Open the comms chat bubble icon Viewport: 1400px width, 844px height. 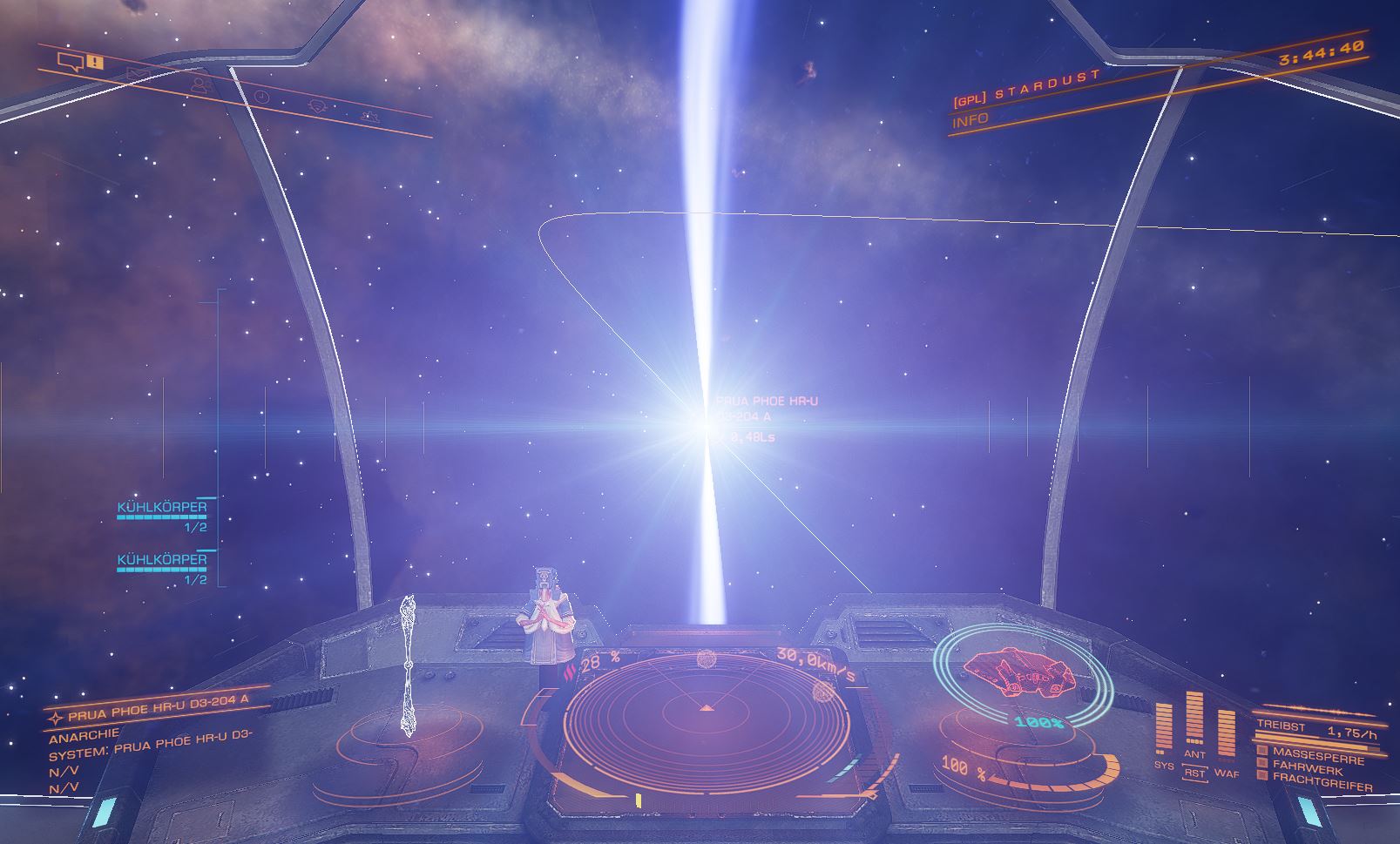[69, 61]
